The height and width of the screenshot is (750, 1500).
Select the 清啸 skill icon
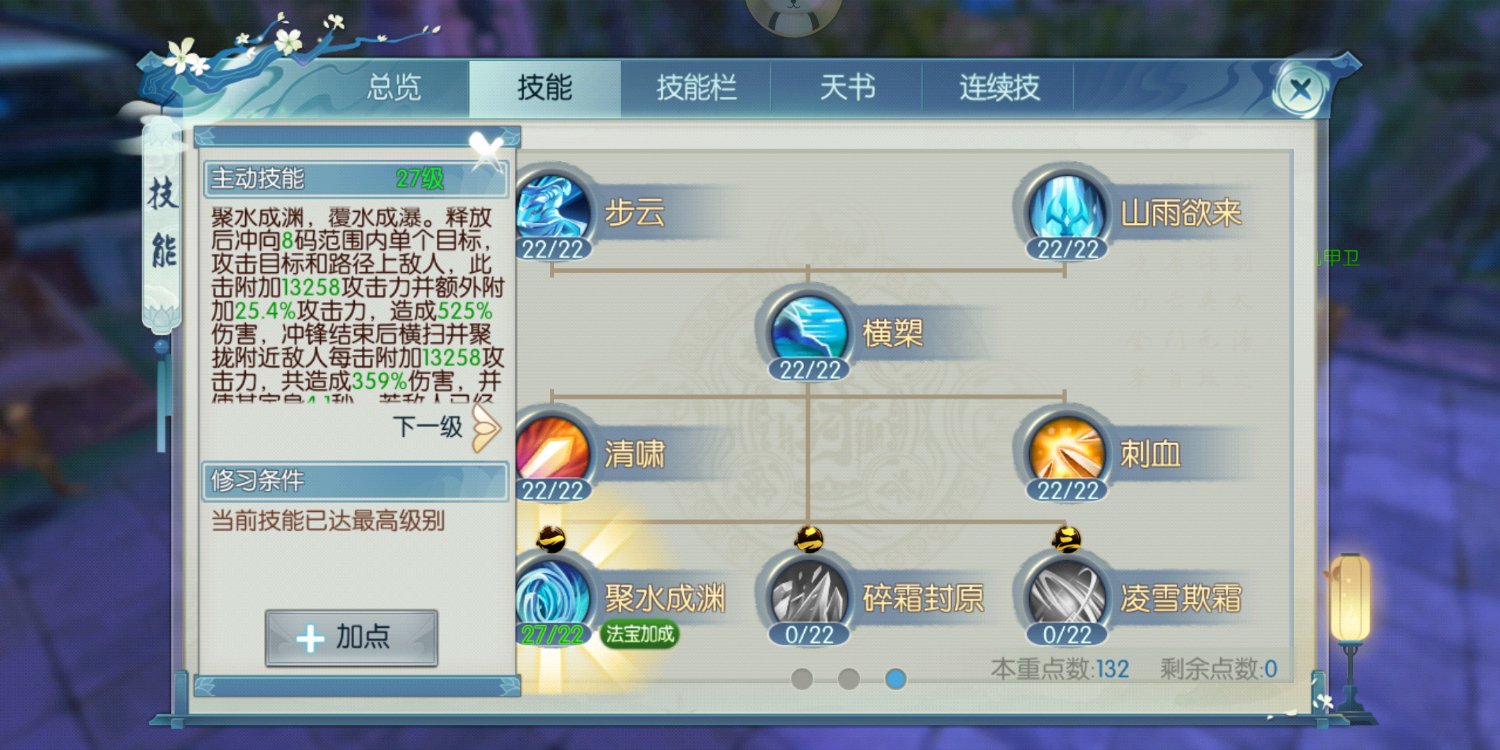tap(553, 450)
